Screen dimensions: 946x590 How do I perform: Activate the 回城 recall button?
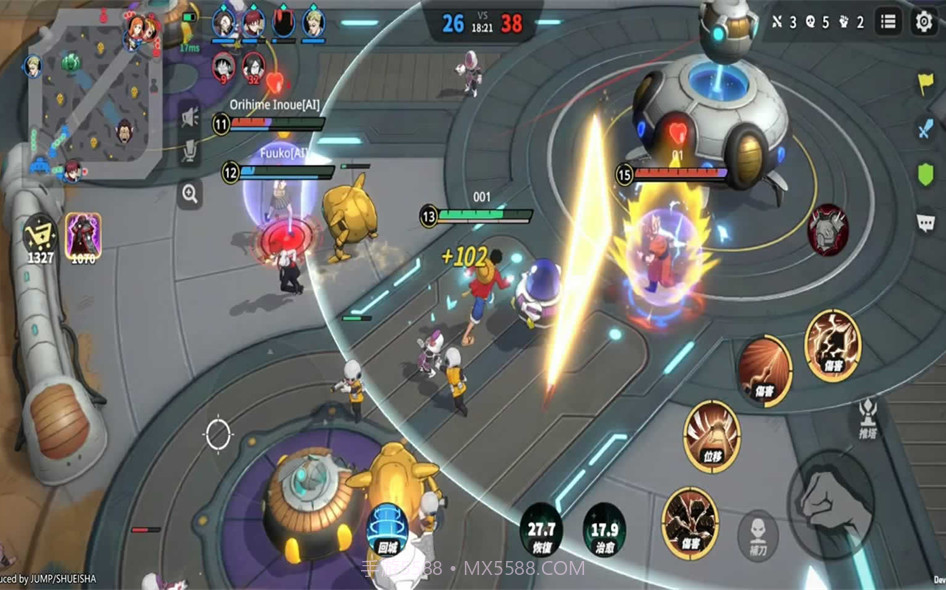point(387,527)
